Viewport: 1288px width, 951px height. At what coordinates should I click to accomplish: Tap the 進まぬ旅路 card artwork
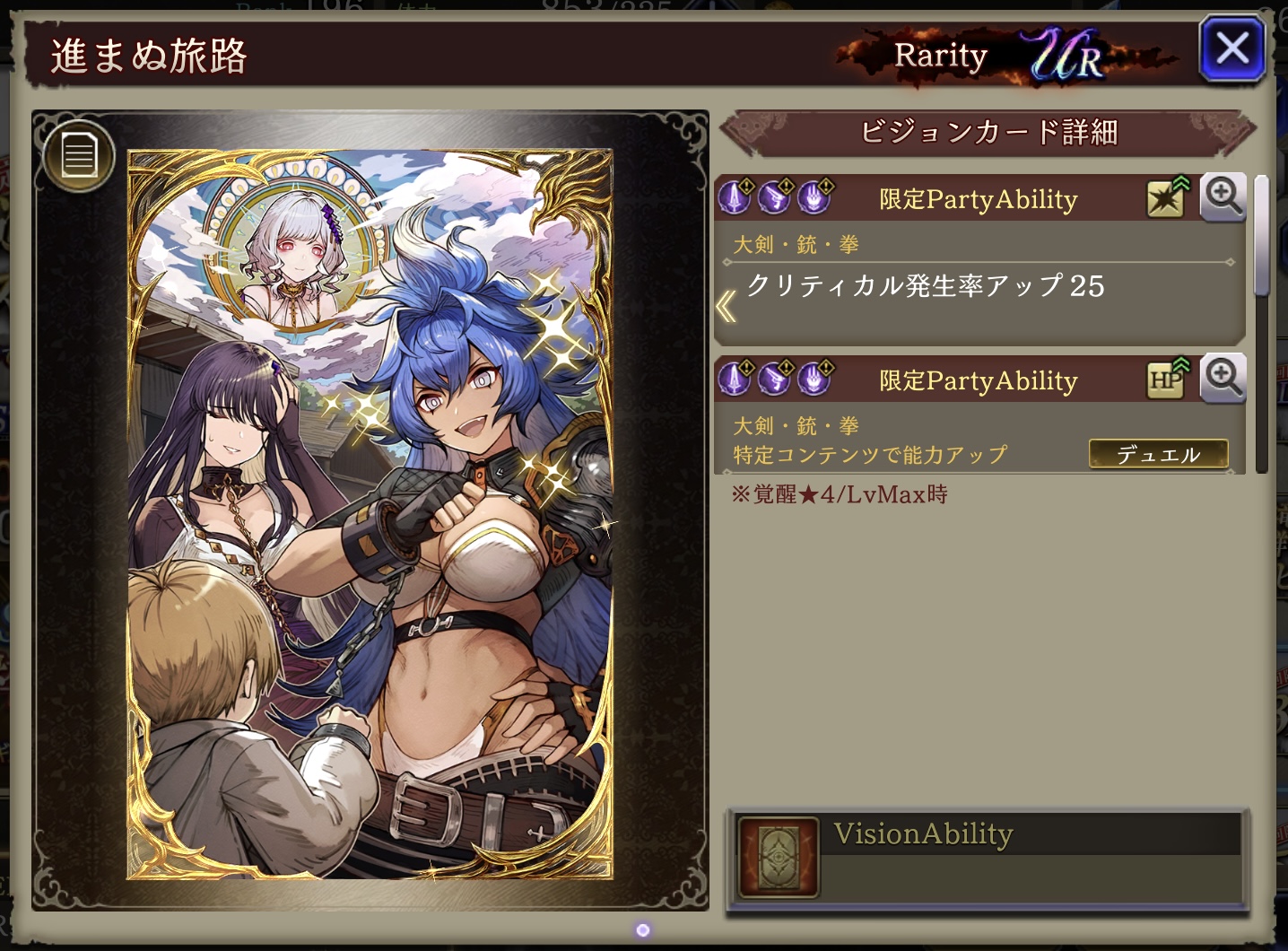370,514
